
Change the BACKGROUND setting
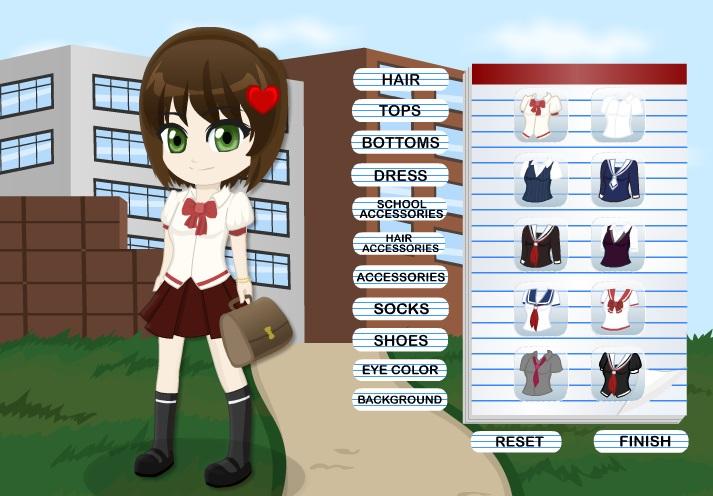(x=400, y=400)
